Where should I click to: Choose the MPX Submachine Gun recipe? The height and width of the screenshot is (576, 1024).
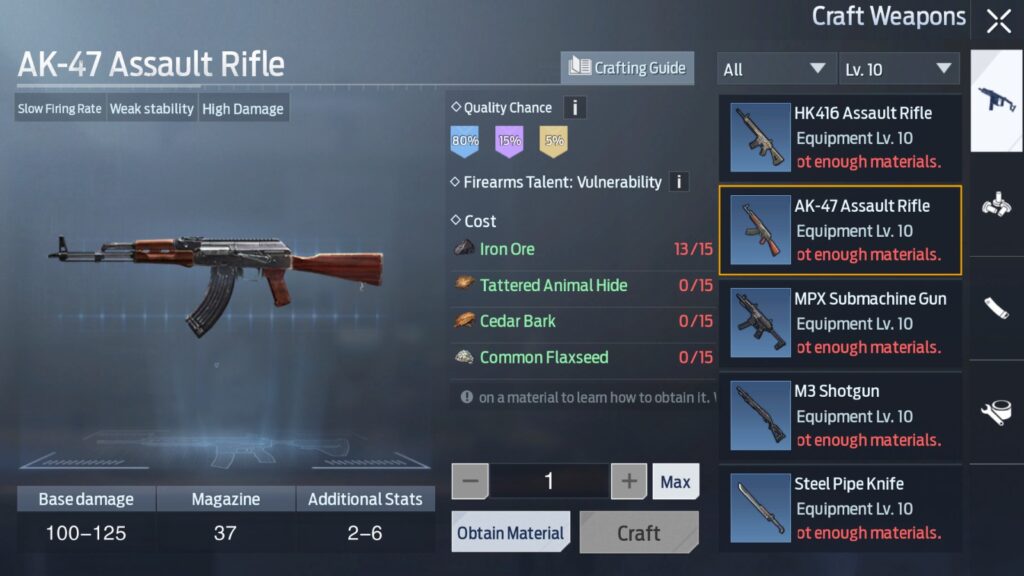point(839,323)
